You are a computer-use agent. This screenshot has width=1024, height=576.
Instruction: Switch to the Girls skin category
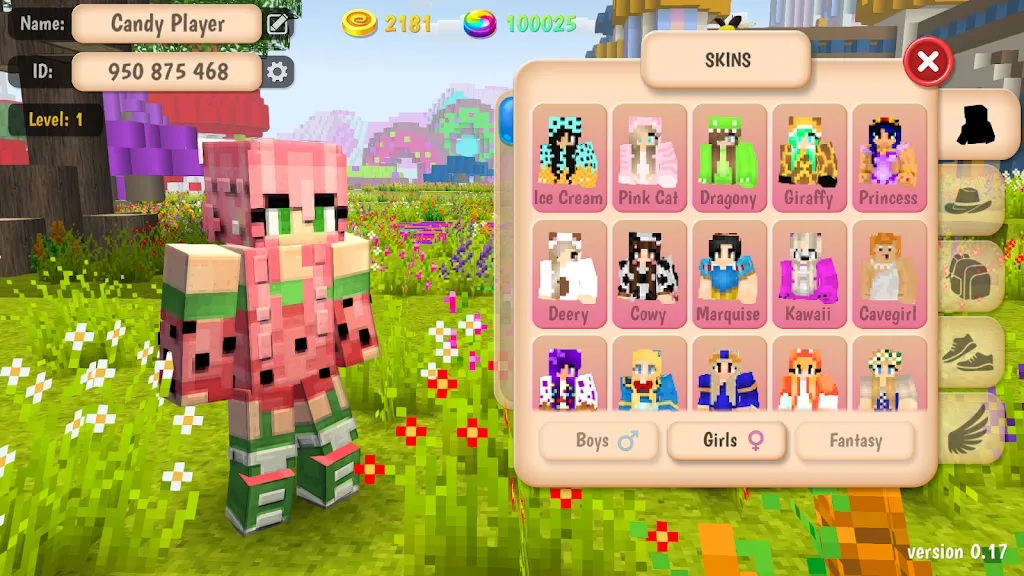tap(727, 441)
